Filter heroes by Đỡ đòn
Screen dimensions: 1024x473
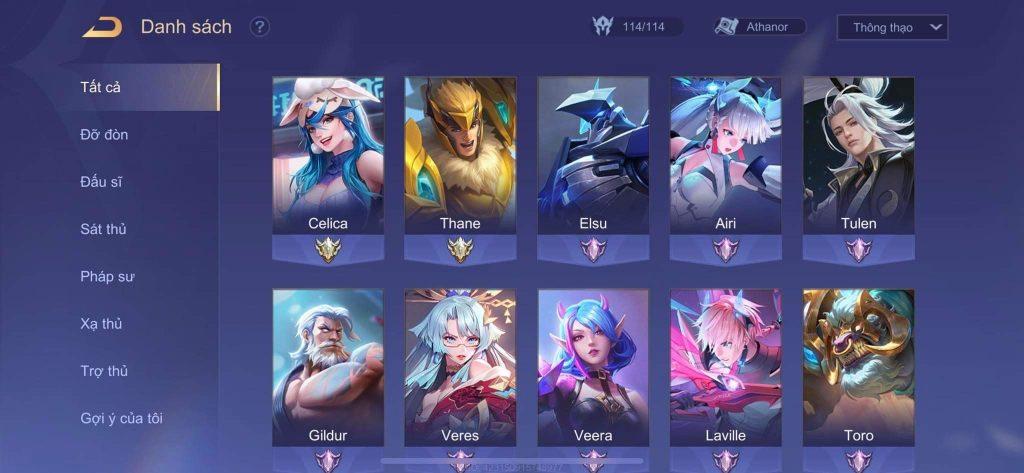pos(104,134)
